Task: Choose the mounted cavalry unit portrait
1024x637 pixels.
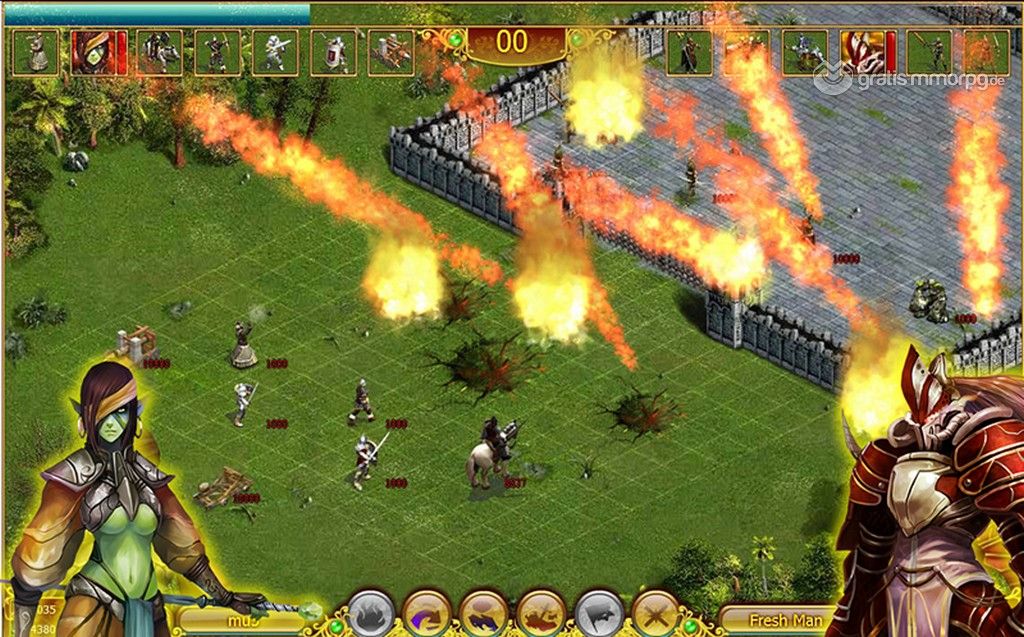Action: click(x=159, y=52)
